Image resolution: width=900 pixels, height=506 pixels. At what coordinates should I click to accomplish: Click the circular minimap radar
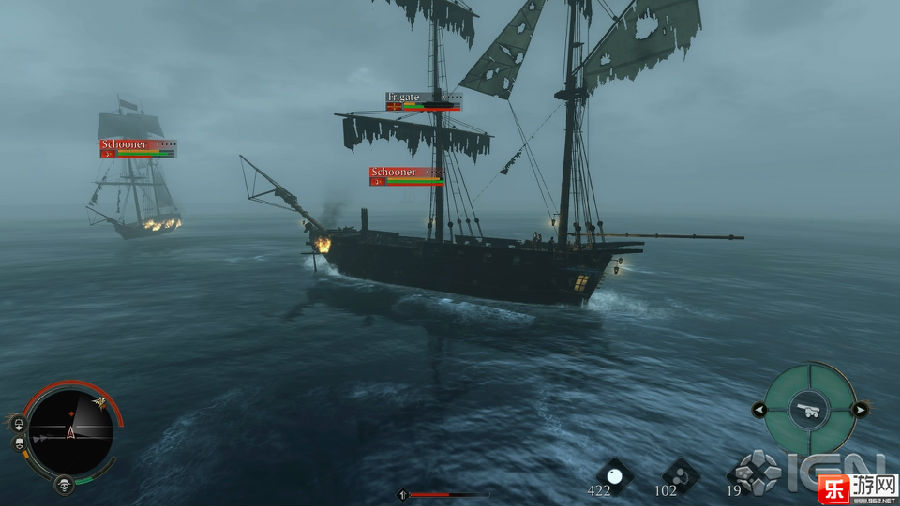[70, 431]
